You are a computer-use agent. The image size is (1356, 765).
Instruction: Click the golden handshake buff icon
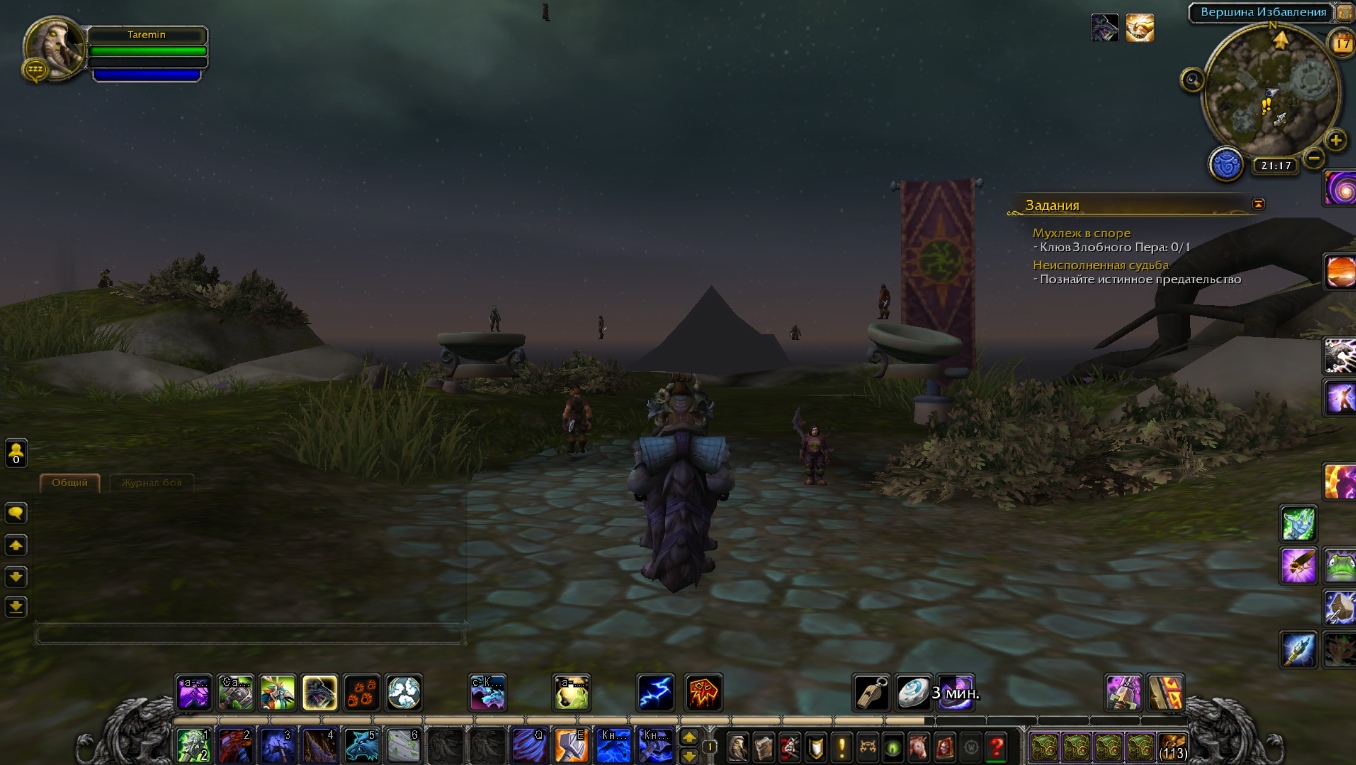1139,28
